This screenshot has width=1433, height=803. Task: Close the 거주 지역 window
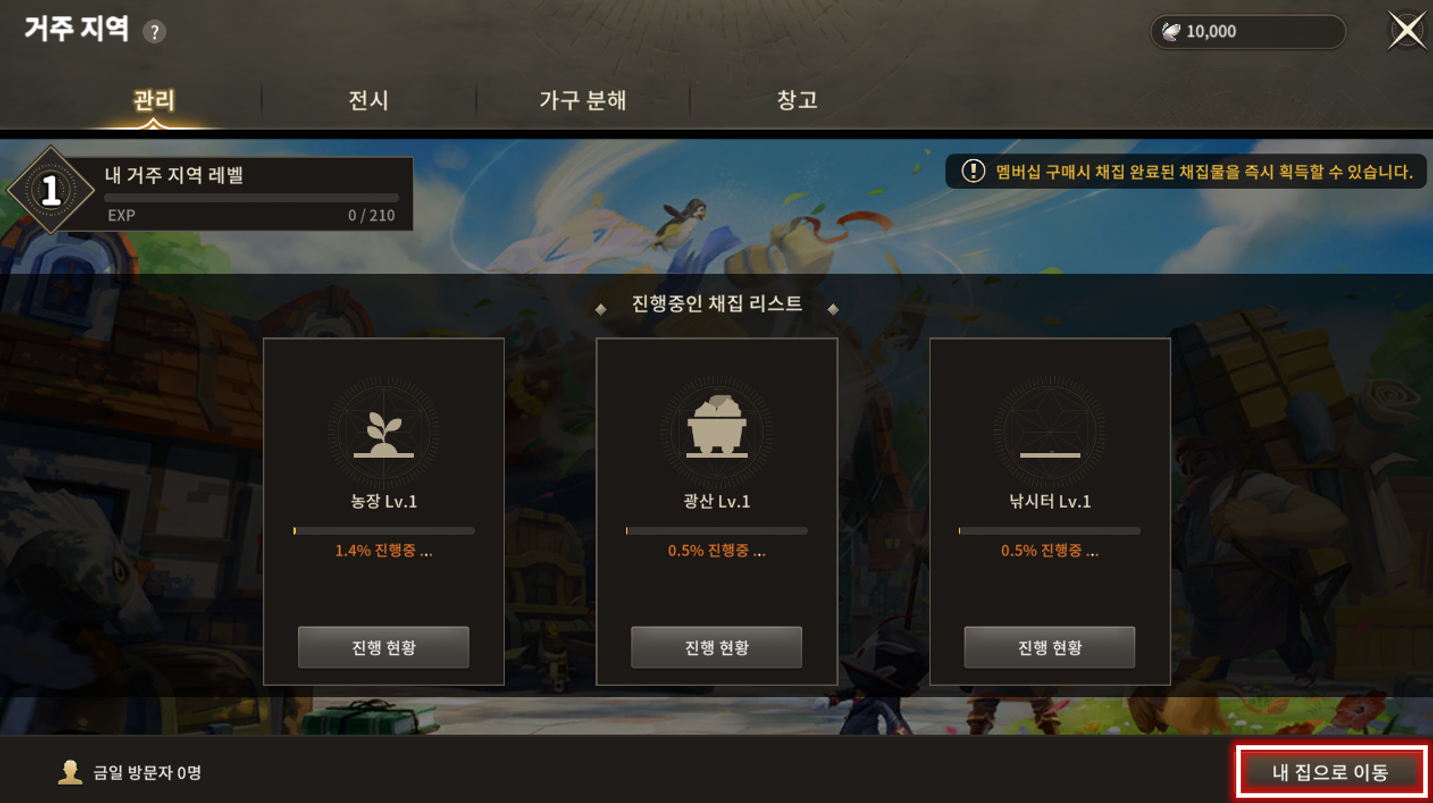(x=1407, y=31)
